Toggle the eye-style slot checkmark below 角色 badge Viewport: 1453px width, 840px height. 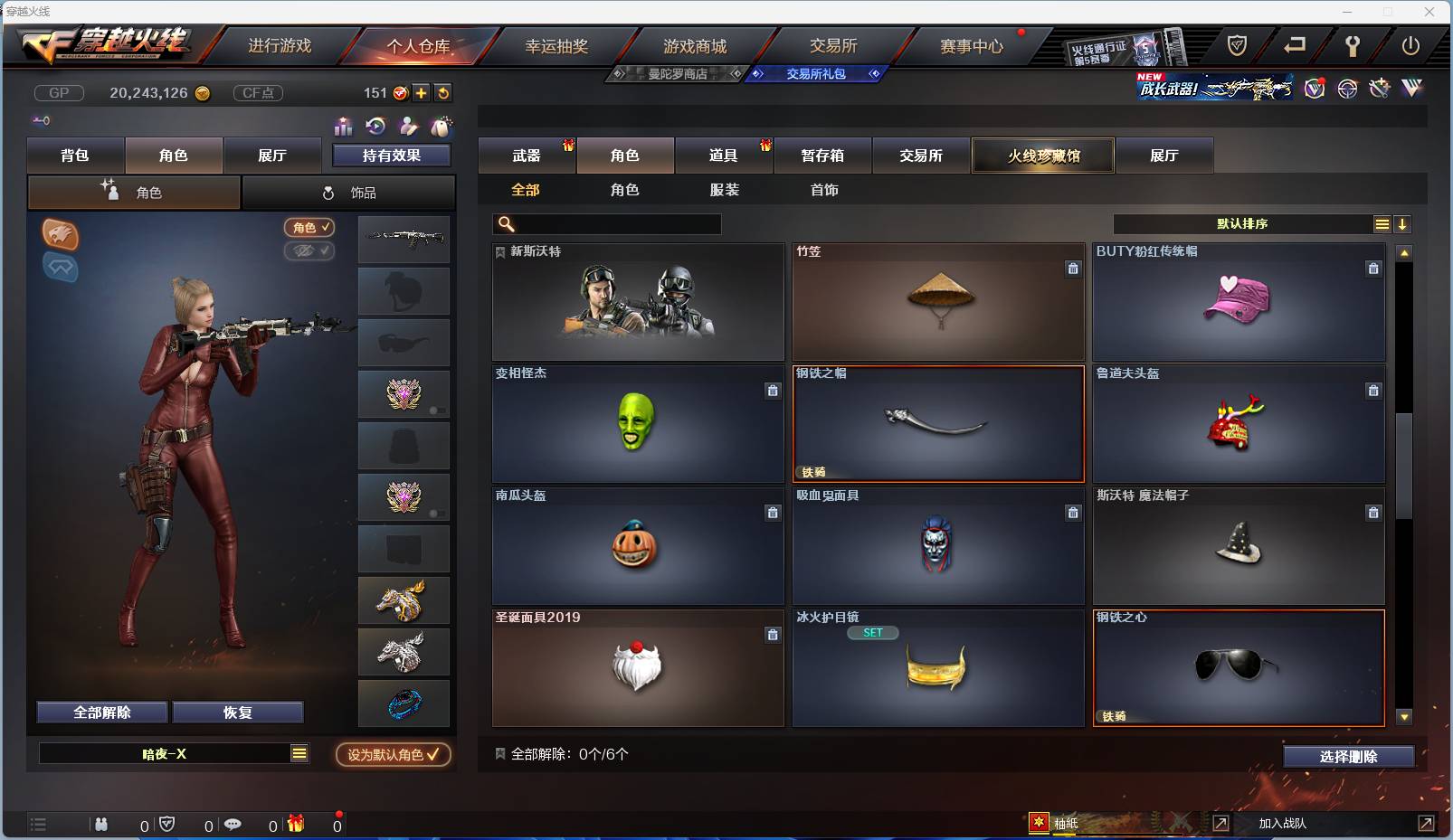tap(309, 251)
